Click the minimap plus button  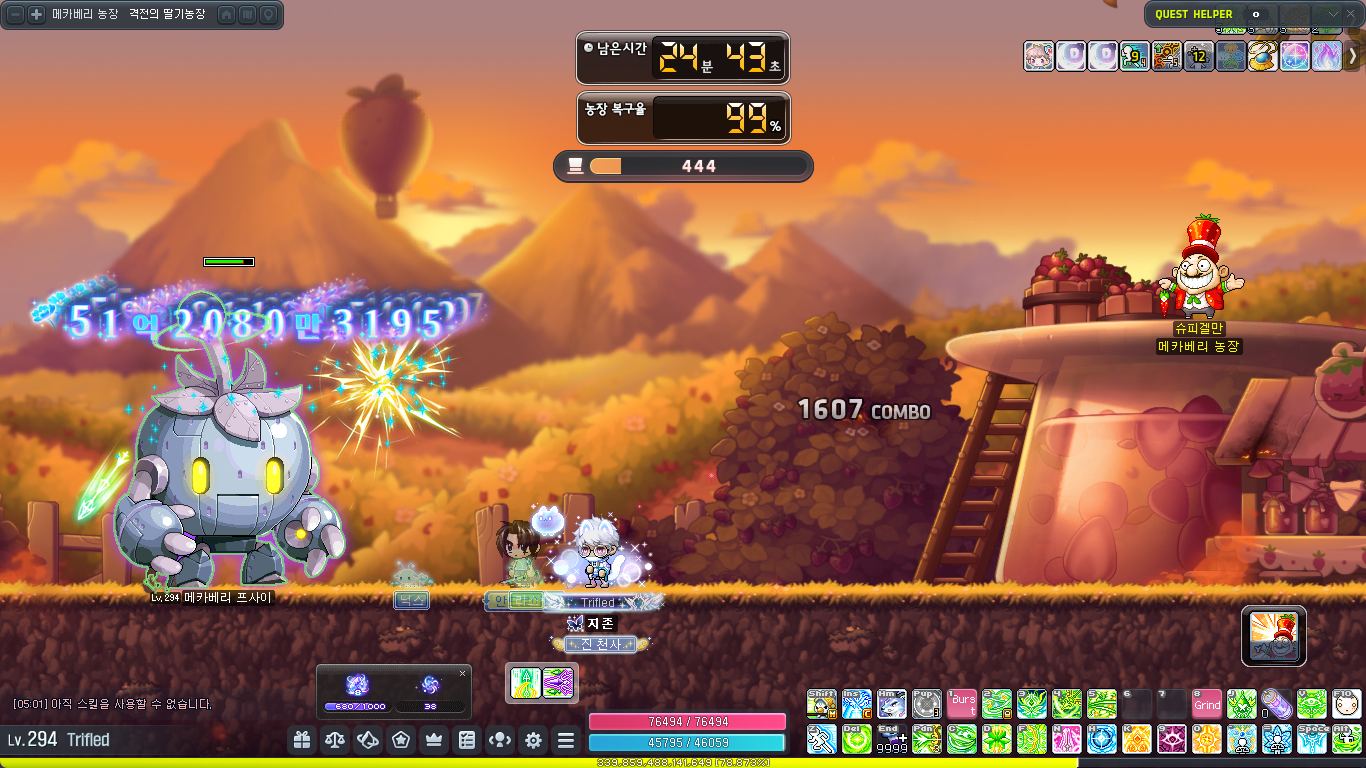click(x=36, y=15)
